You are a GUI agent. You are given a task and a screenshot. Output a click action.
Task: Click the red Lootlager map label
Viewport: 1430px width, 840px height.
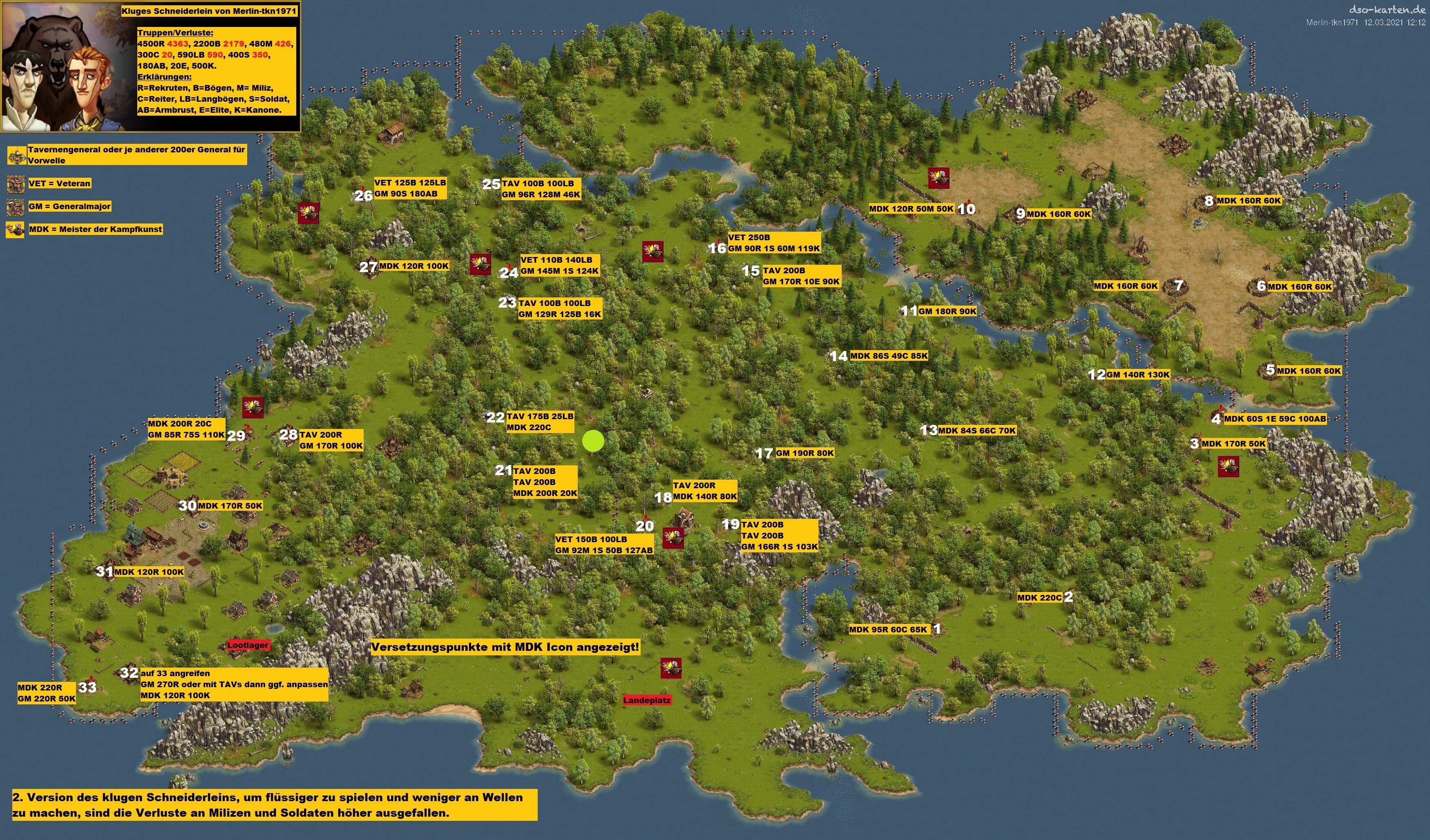(x=248, y=646)
